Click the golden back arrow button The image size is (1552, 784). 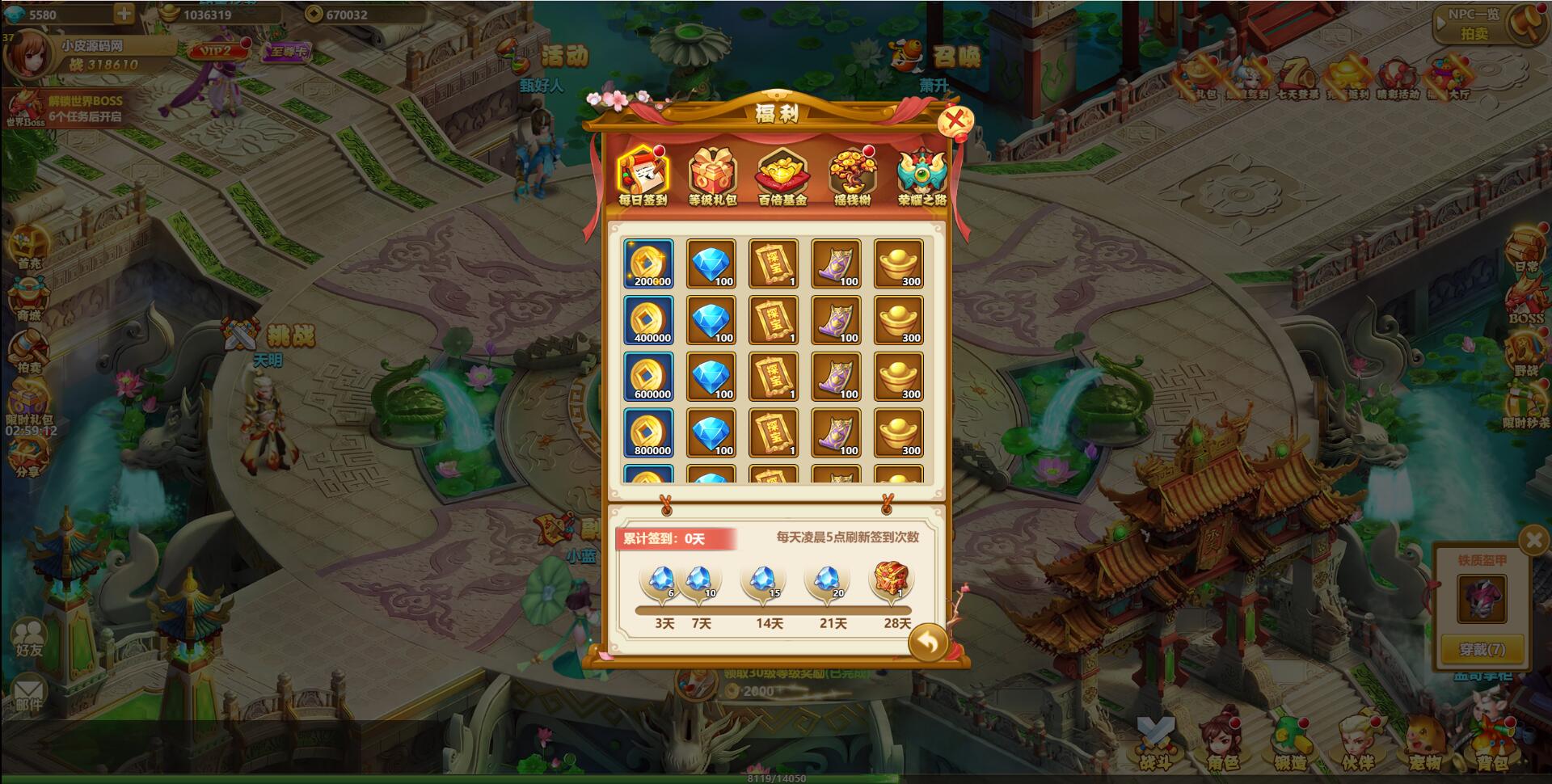(x=929, y=643)
